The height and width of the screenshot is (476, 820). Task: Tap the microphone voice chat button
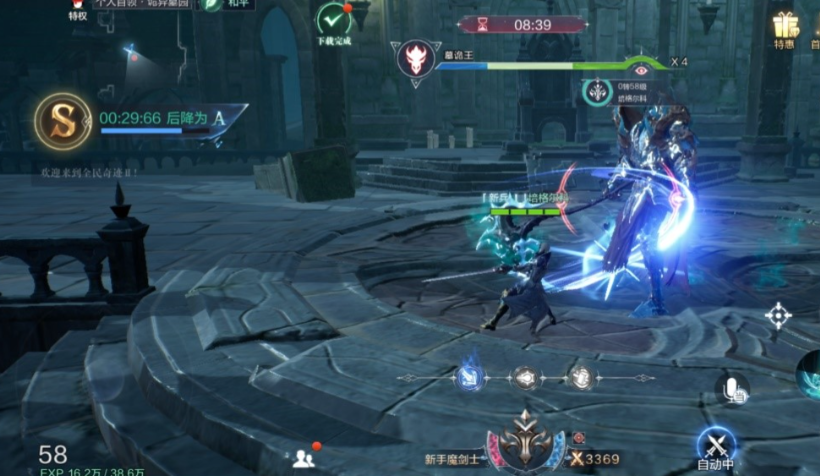pos(732,388)
